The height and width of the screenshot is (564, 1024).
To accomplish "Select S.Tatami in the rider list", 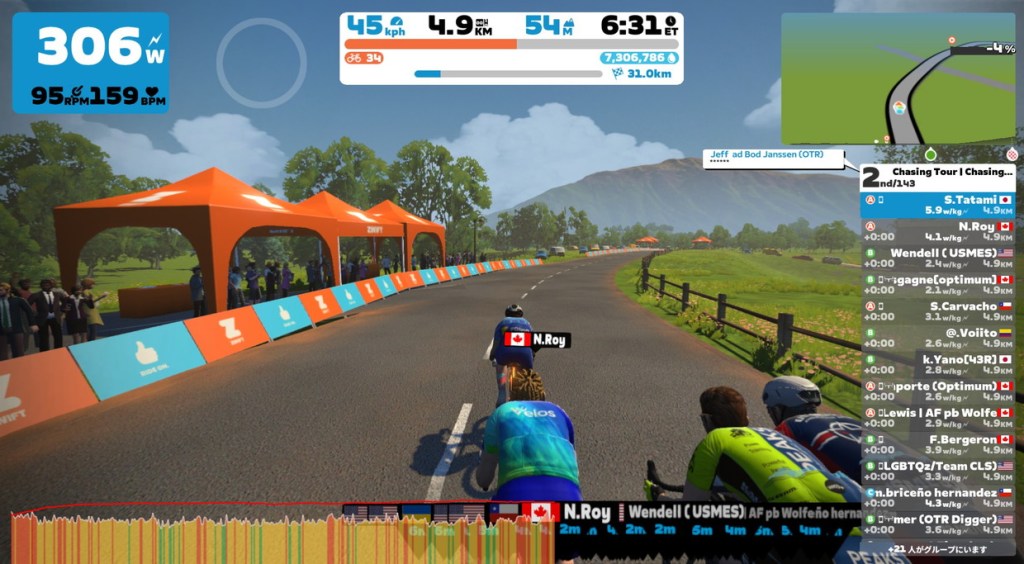I will coord(937,205).
